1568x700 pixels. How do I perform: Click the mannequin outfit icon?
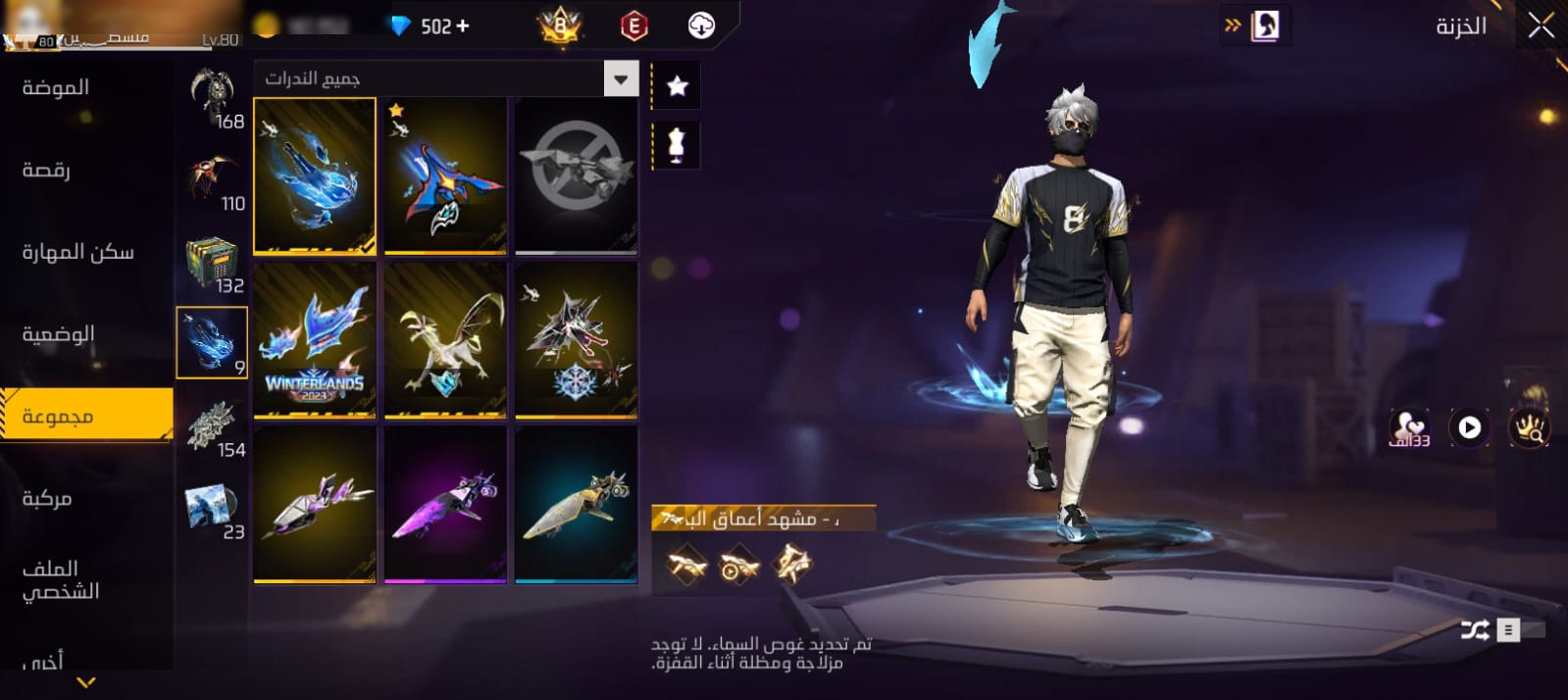[x=677, y=145]
